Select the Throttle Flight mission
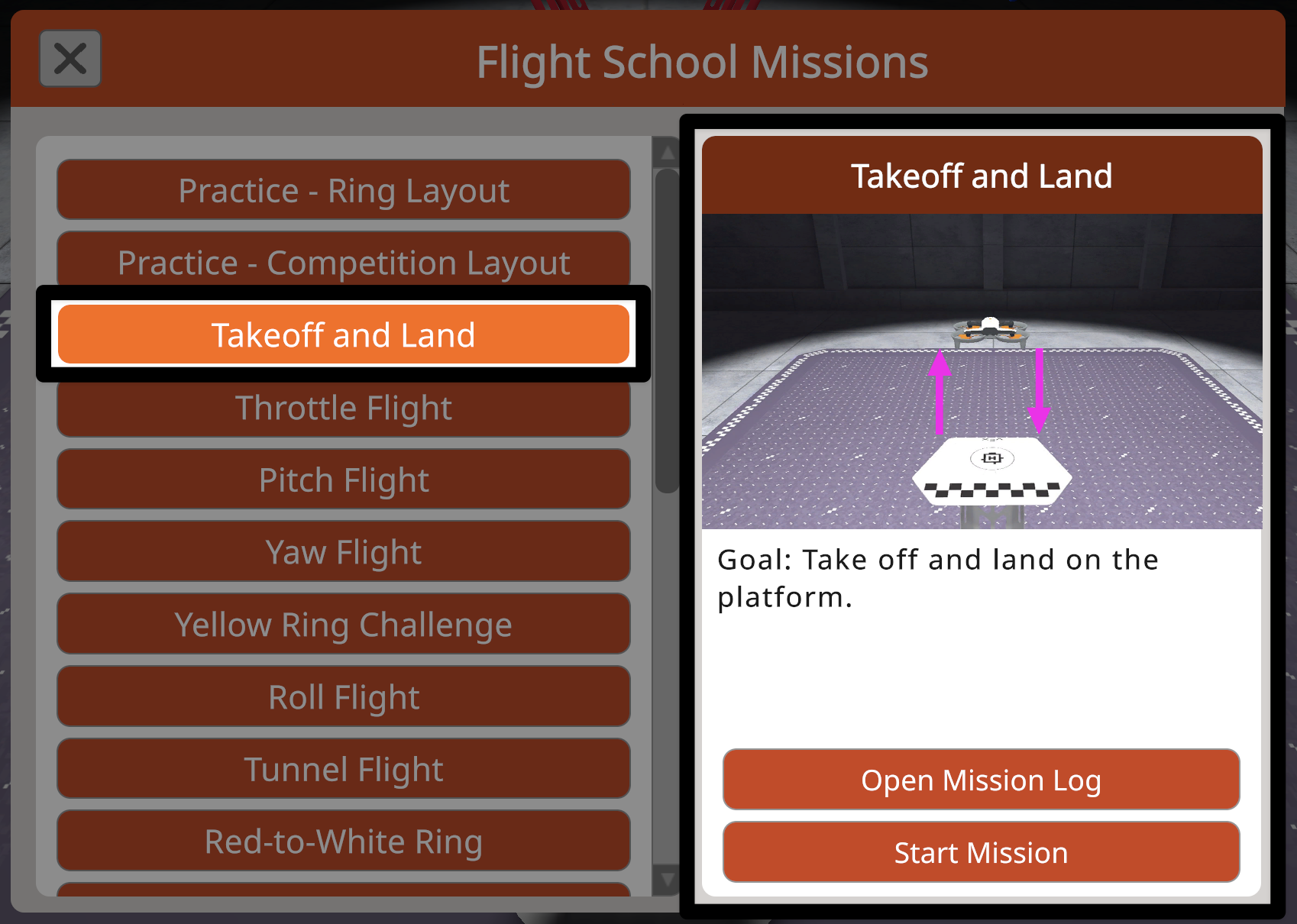This screenshot has width=1297, height=924. pos(344,407)
